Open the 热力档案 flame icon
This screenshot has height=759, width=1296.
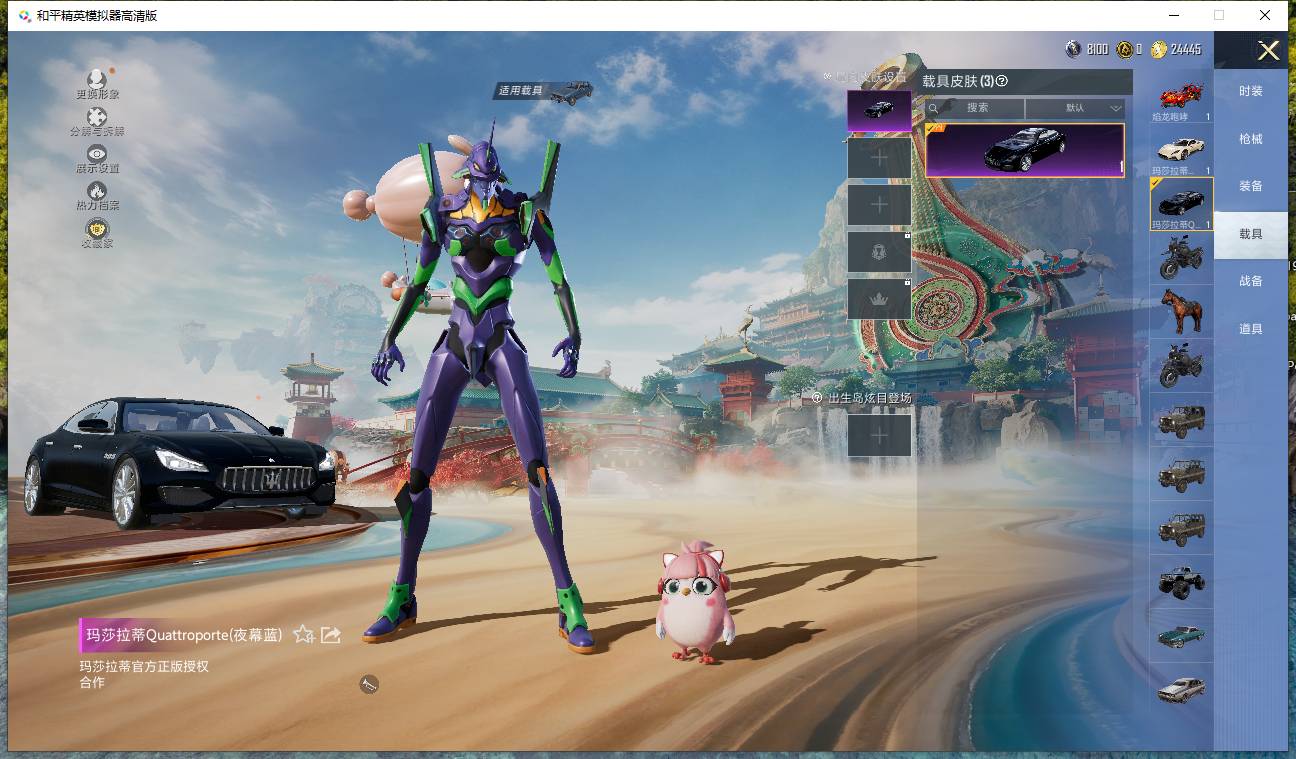click(97, 195)
